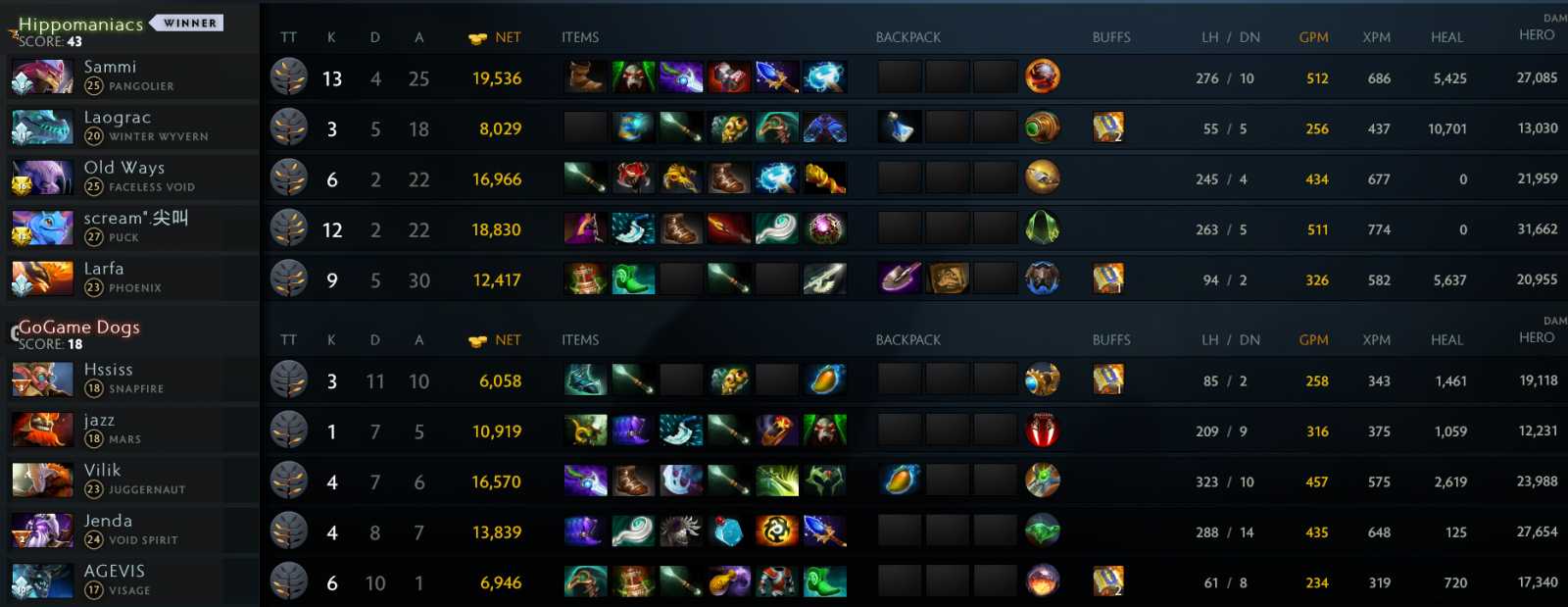
Task: Select Jenda's Aghanim's Scepter icon
Action: coord(824,531)
